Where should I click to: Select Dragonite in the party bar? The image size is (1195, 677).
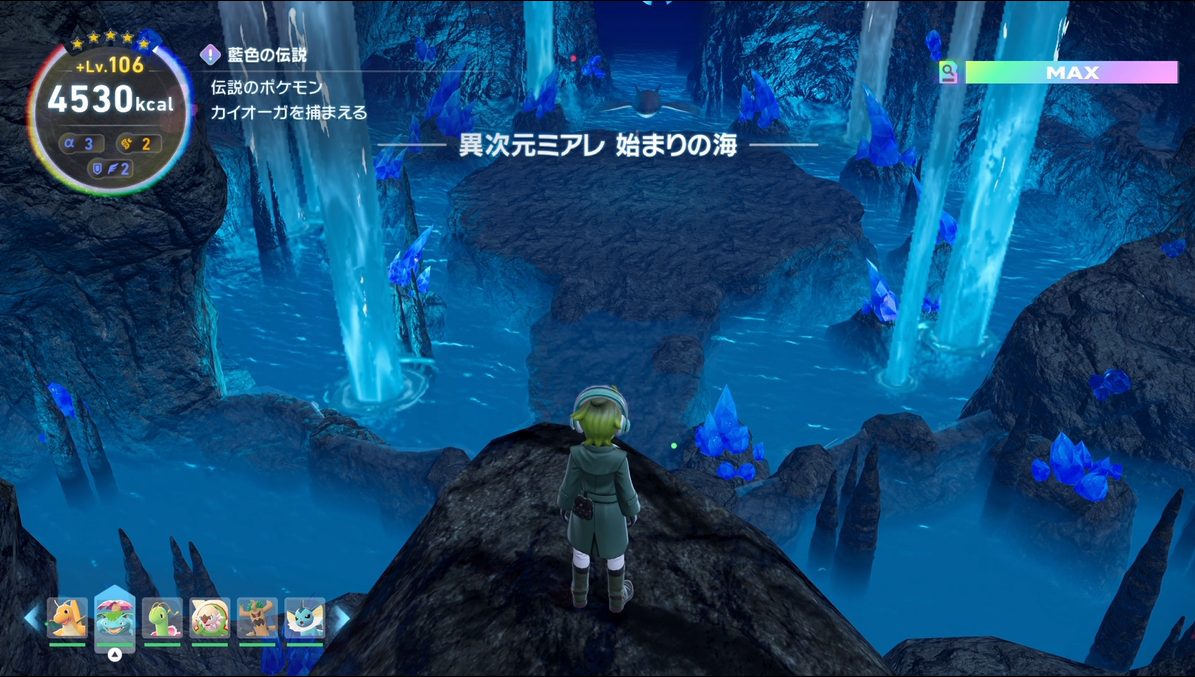pos(67,618)
